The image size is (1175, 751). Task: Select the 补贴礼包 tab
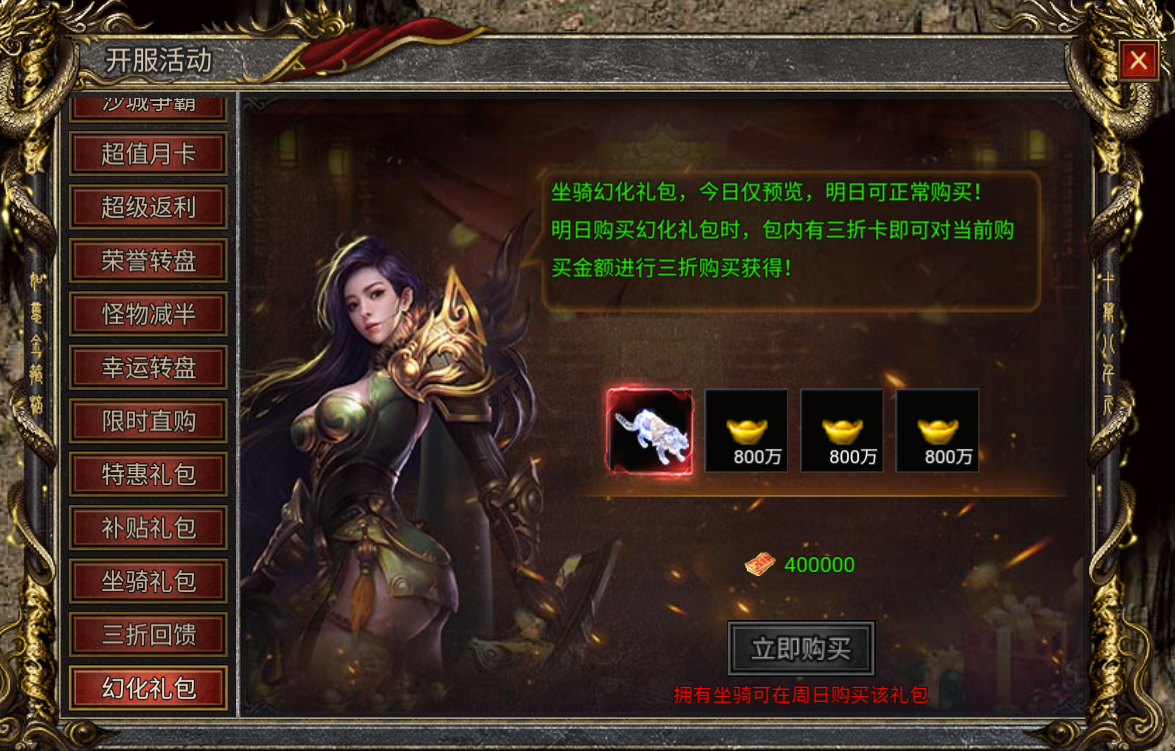coord(149,528)
